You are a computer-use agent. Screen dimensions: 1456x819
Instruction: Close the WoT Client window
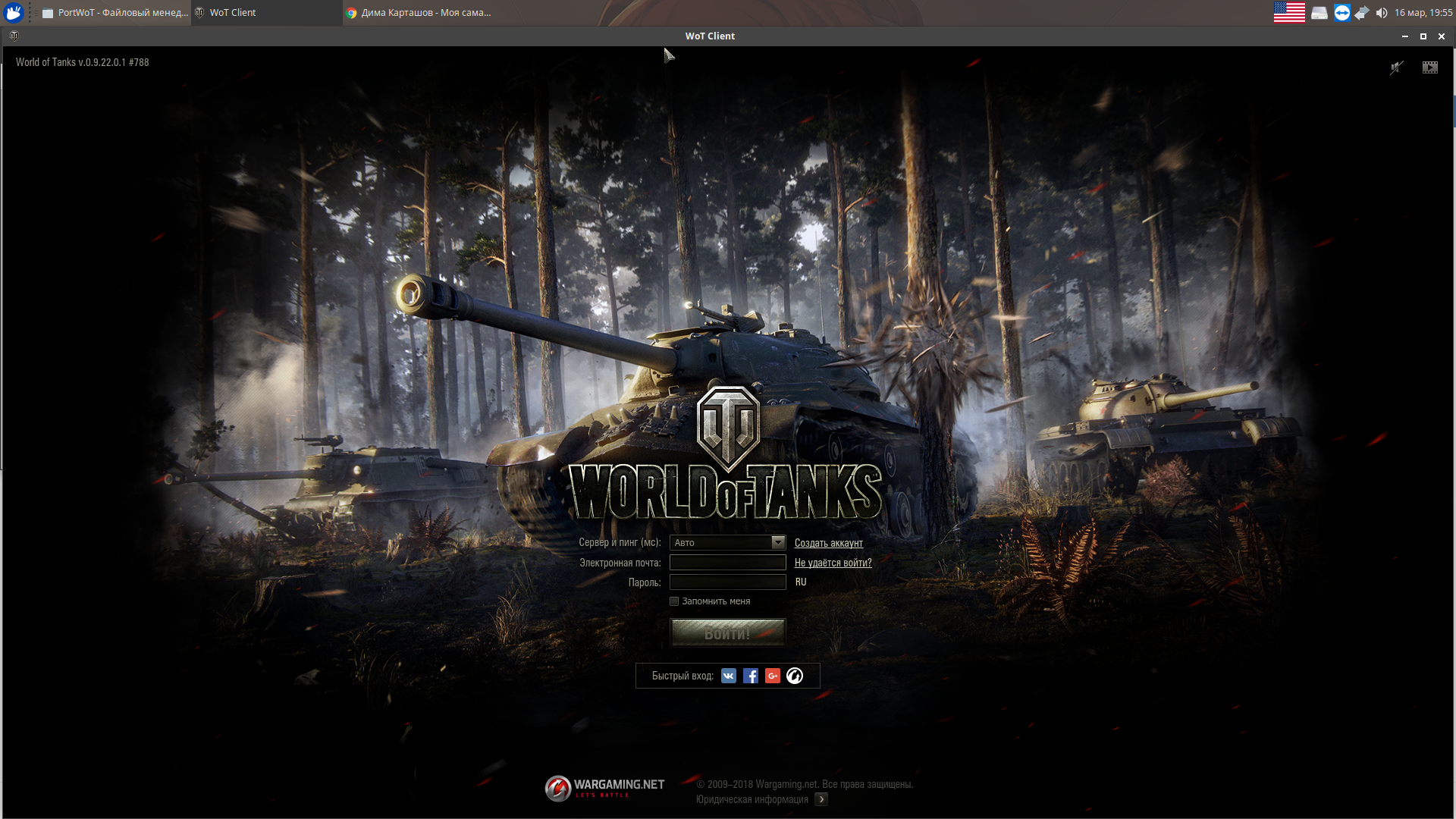pyautogui.click(x=1442, y=36)
